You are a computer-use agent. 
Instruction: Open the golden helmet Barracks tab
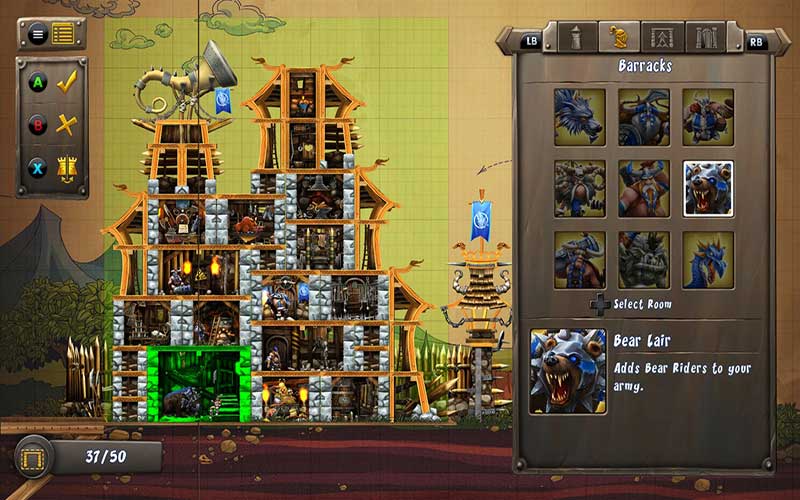[x=619, y=37]
